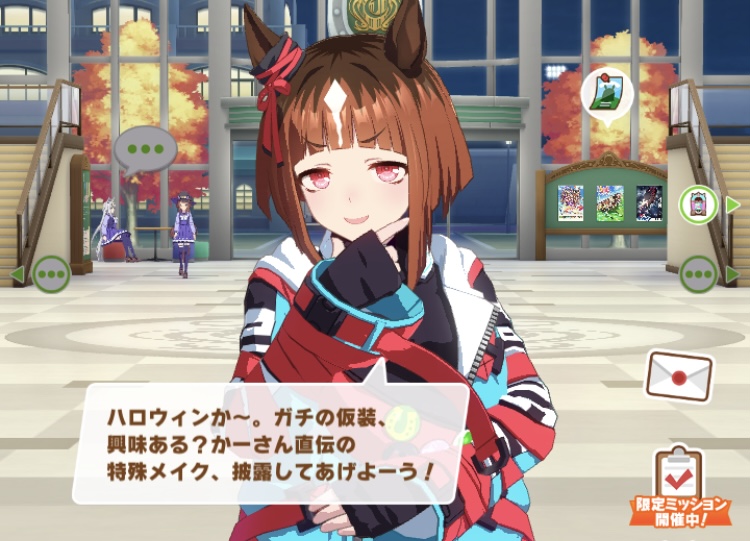Open the green-circled character icon on the right
This screenshot has width=750, height=541.
click(x=699, y=205)
